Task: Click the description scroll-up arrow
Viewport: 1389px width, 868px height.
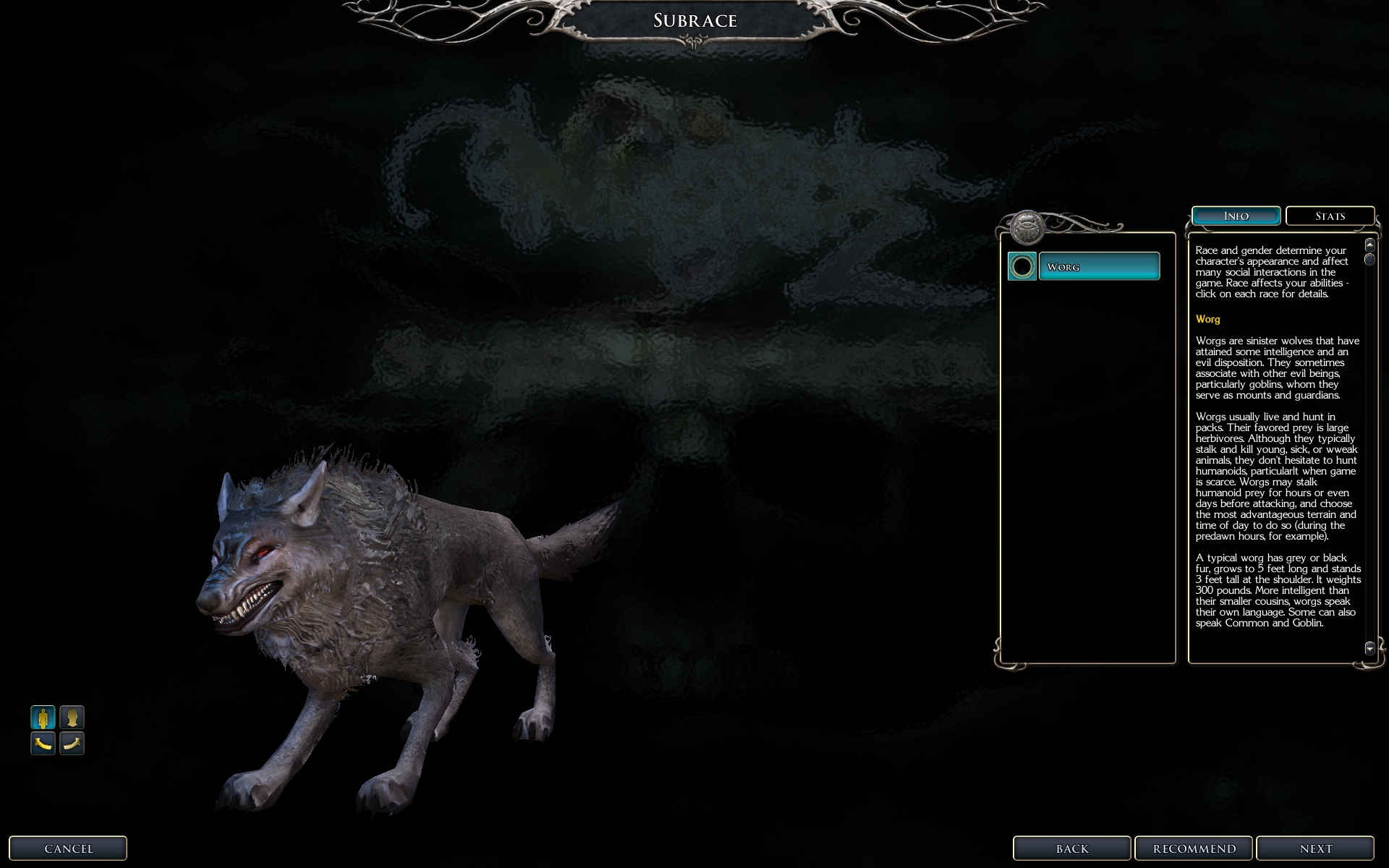Action: pos(1369,245)
